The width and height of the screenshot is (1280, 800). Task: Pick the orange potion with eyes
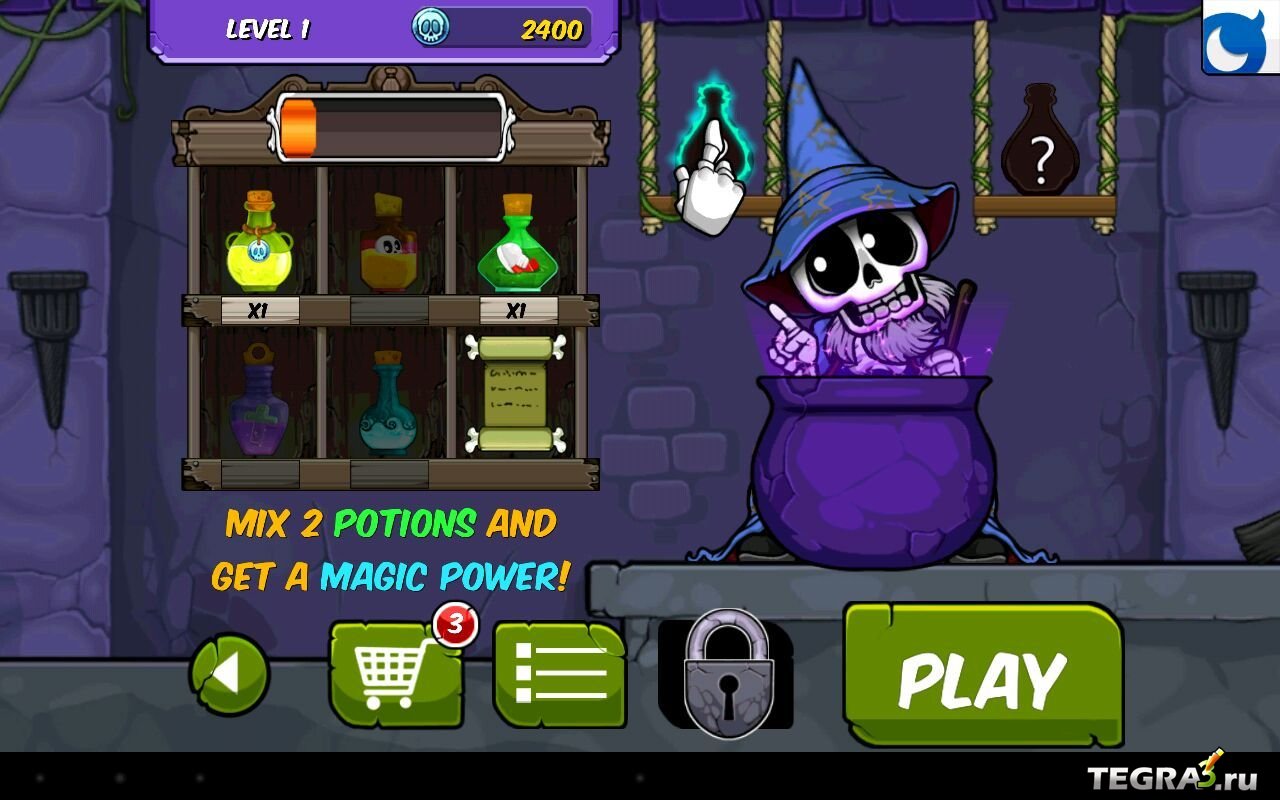coord(388,245)
